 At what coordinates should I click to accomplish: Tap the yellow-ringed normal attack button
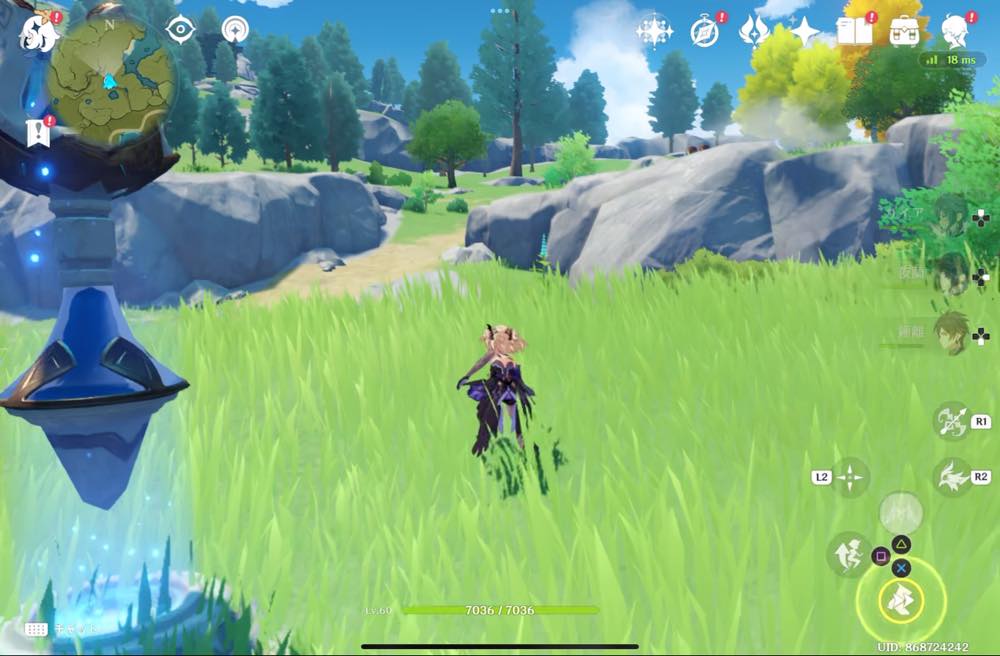click(900, 600)
